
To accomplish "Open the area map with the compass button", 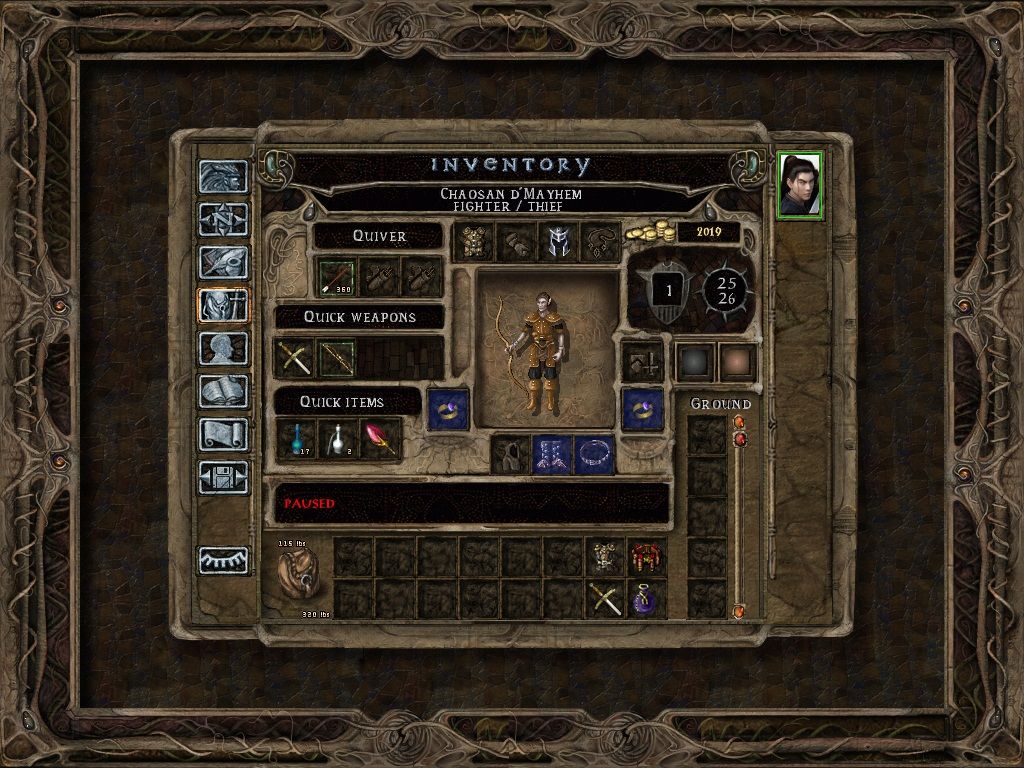I will pyautogui.click(x=223, y=219).
